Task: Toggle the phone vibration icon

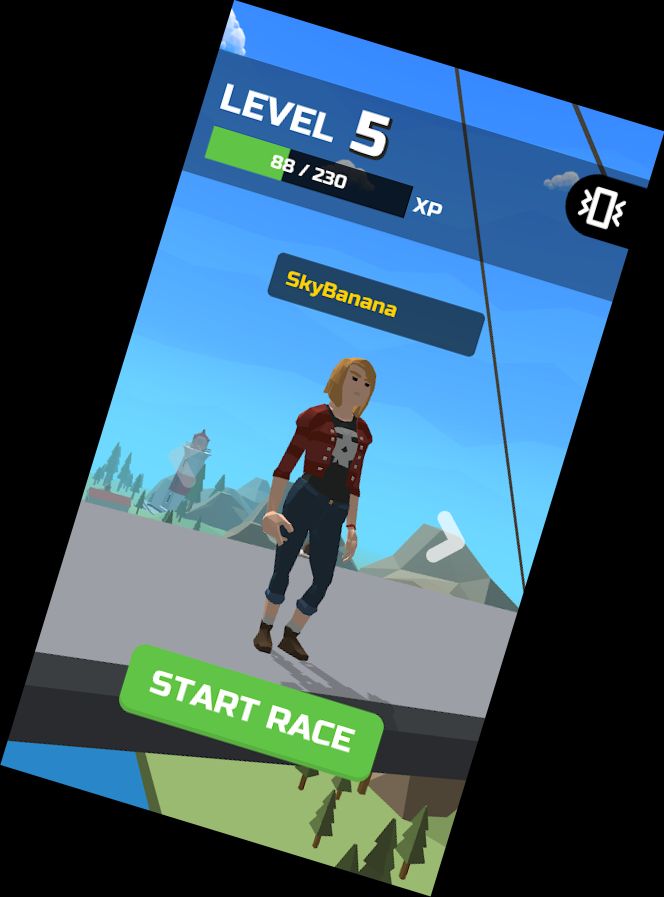Action: [600, 207]
